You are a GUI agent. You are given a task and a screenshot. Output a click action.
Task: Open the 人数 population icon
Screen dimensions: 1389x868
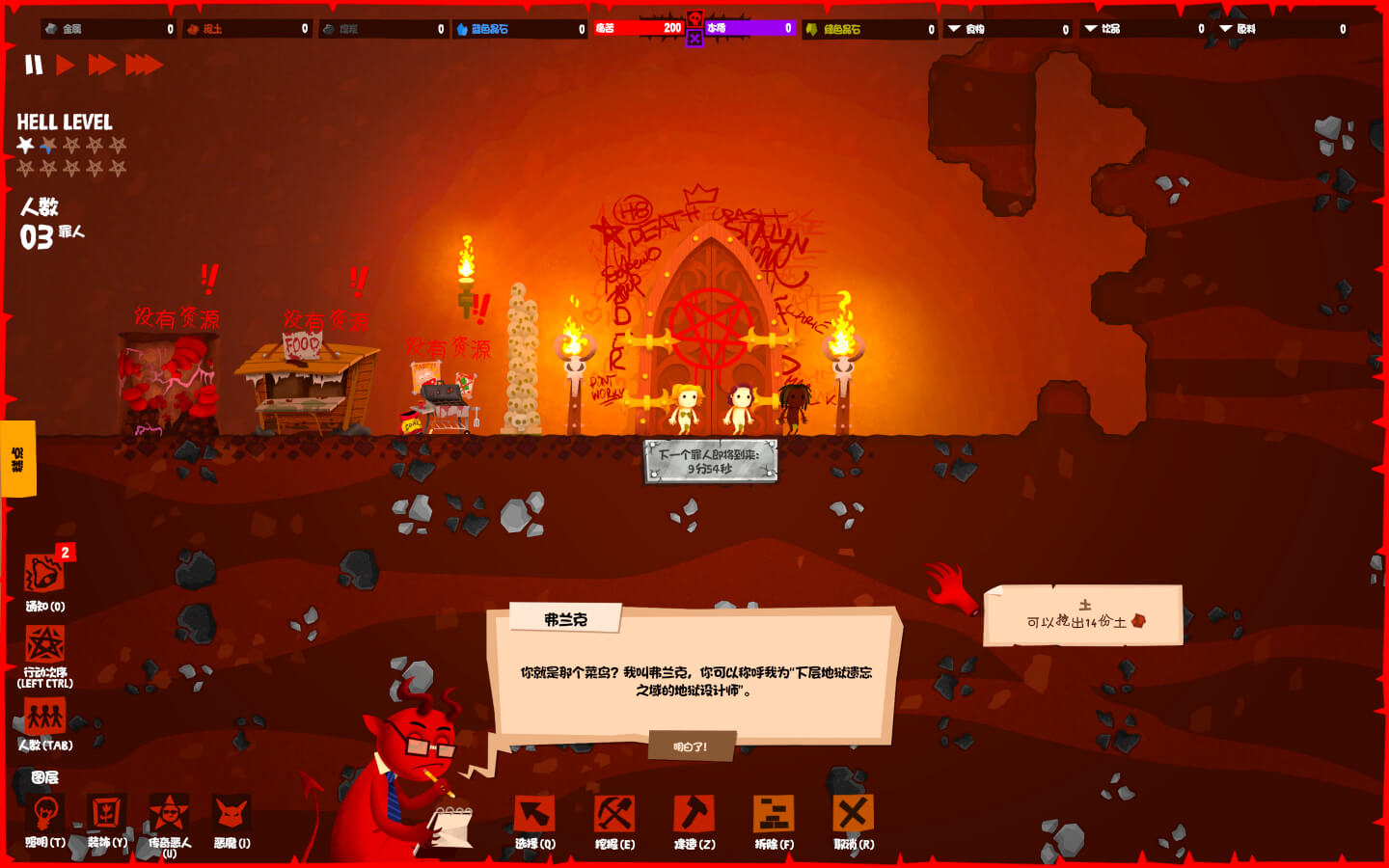tap(44, 717)
